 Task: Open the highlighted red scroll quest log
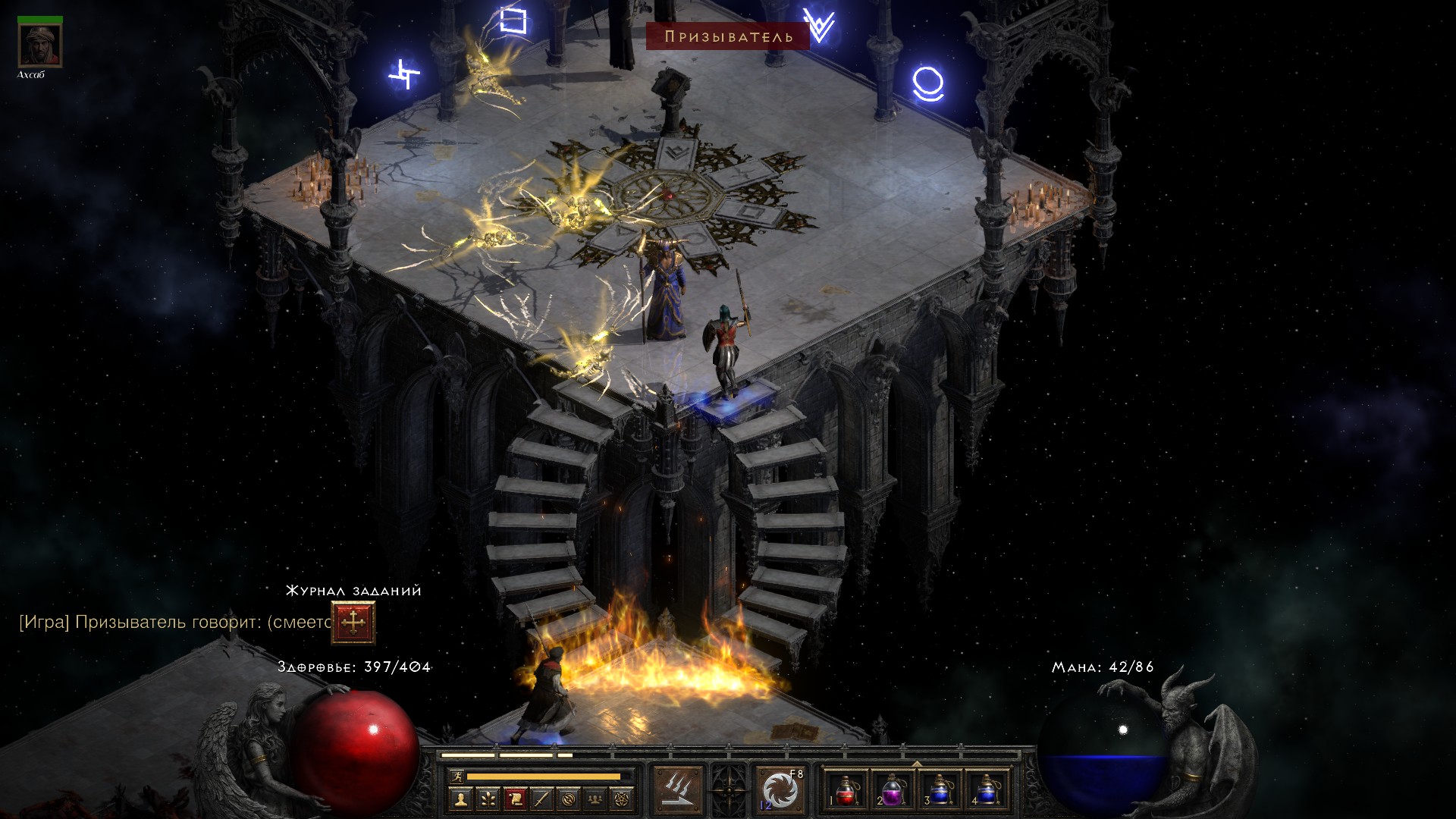pyautogui.click(x=515, y=799)
